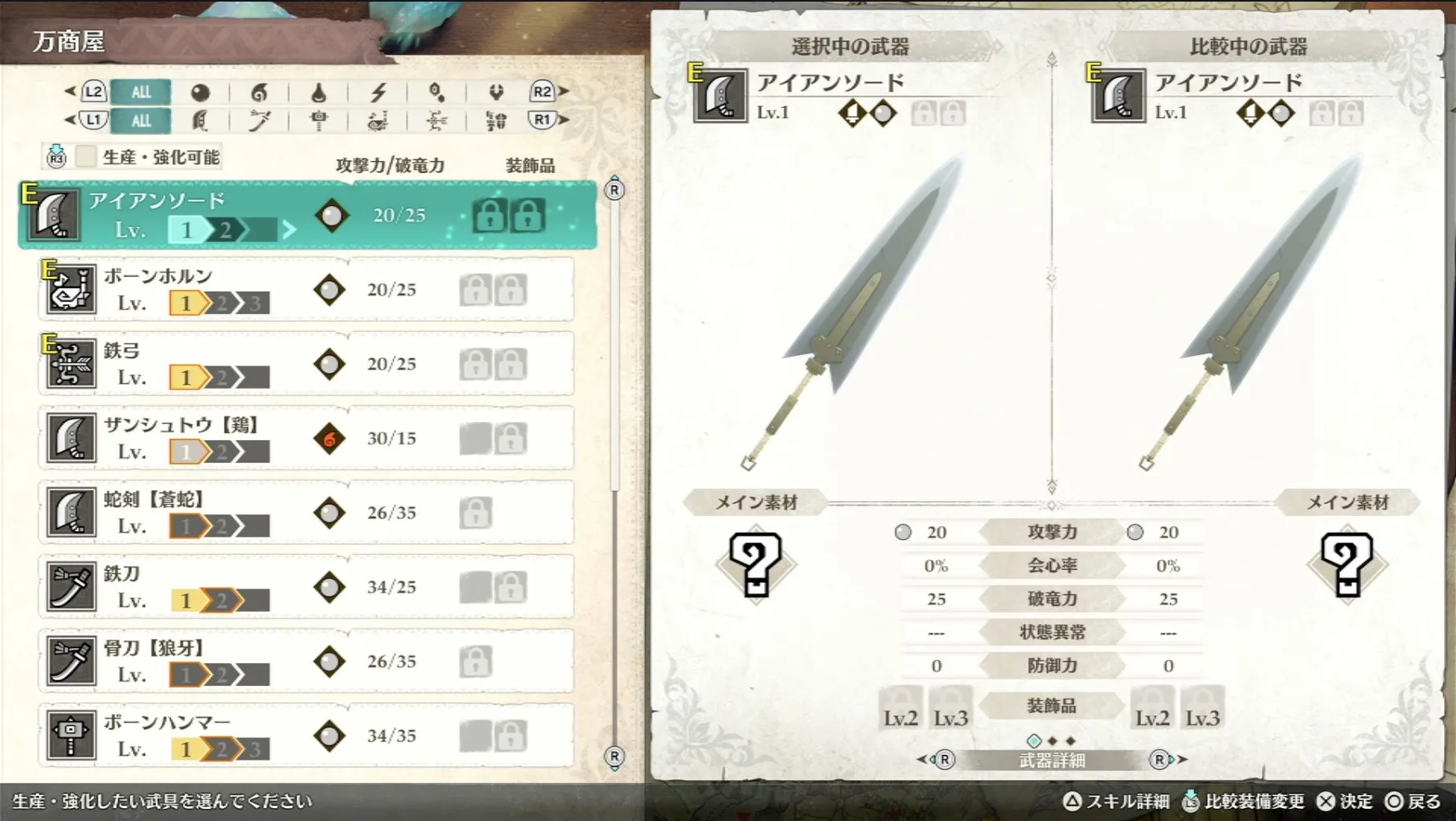Open the 武器詳細 details view
The image size is (1456, 821).
[1052, 757]
